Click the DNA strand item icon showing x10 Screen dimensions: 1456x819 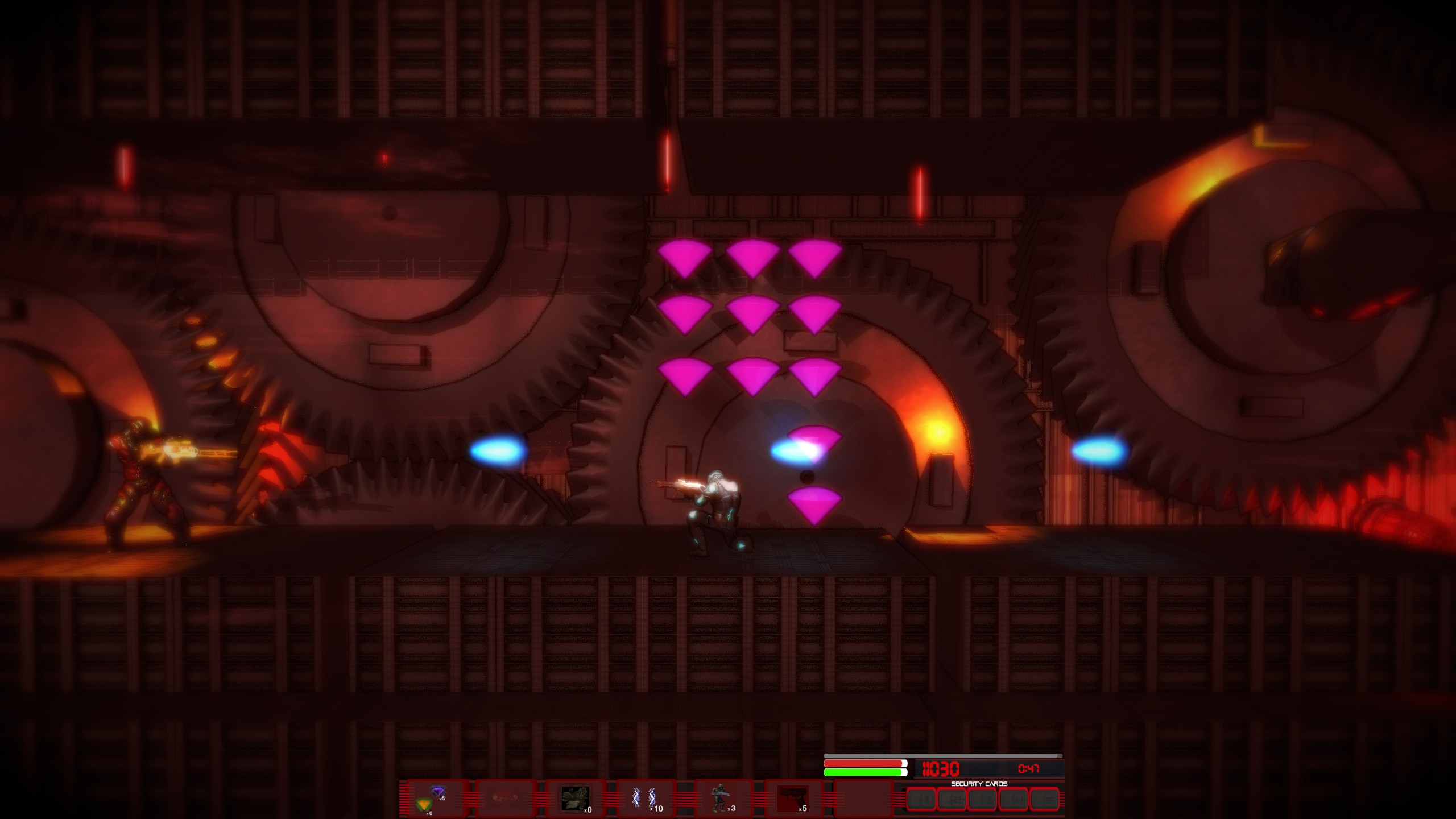[x=646, y=797]
